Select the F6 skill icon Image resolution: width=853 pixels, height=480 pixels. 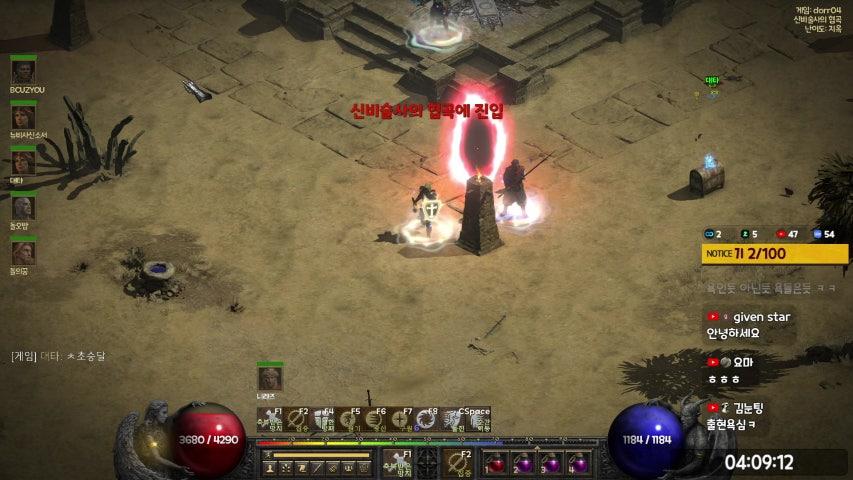coord(375,419)
